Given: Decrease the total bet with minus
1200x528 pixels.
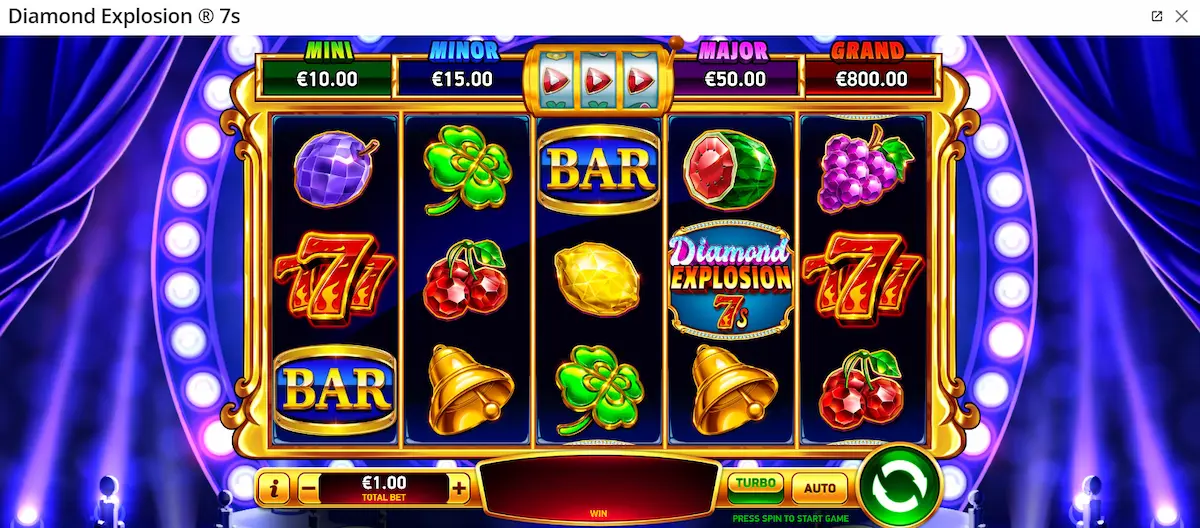Looking at the screenshot, I should click(x=308, y=489).
